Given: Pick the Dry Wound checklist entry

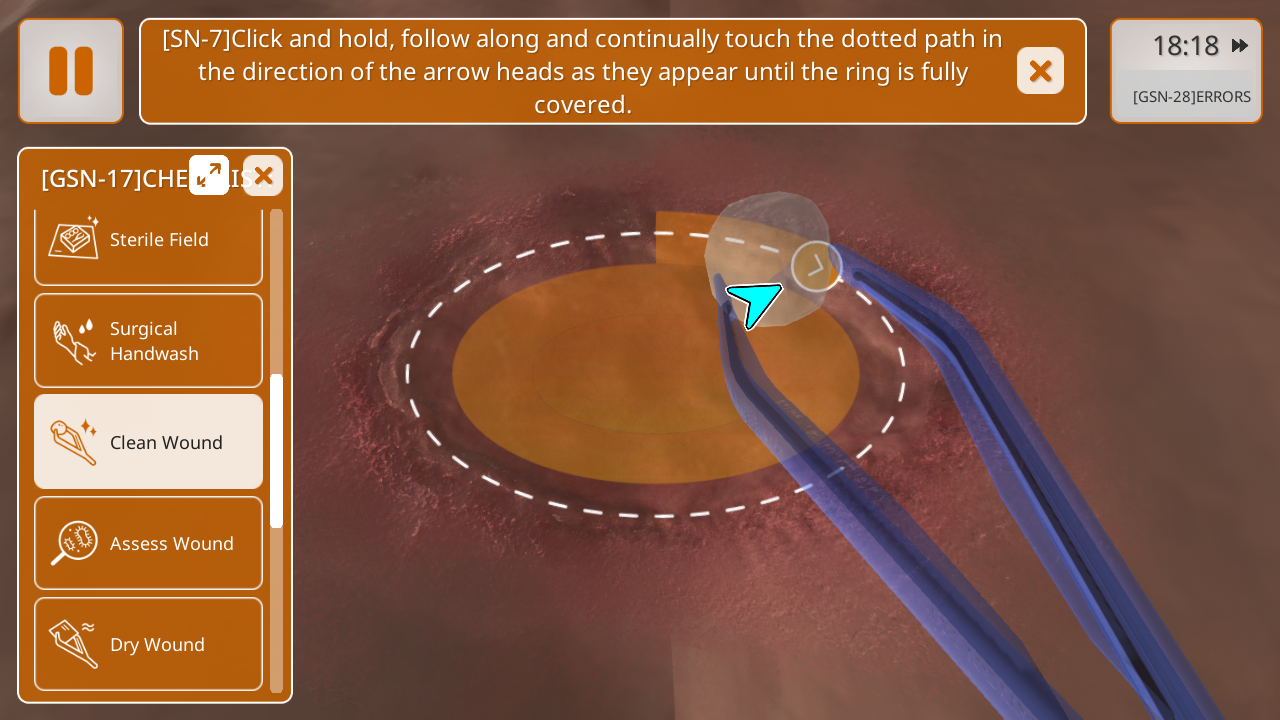Looking at the screenshot, I should pyautogui.click(x=148, y=644).
